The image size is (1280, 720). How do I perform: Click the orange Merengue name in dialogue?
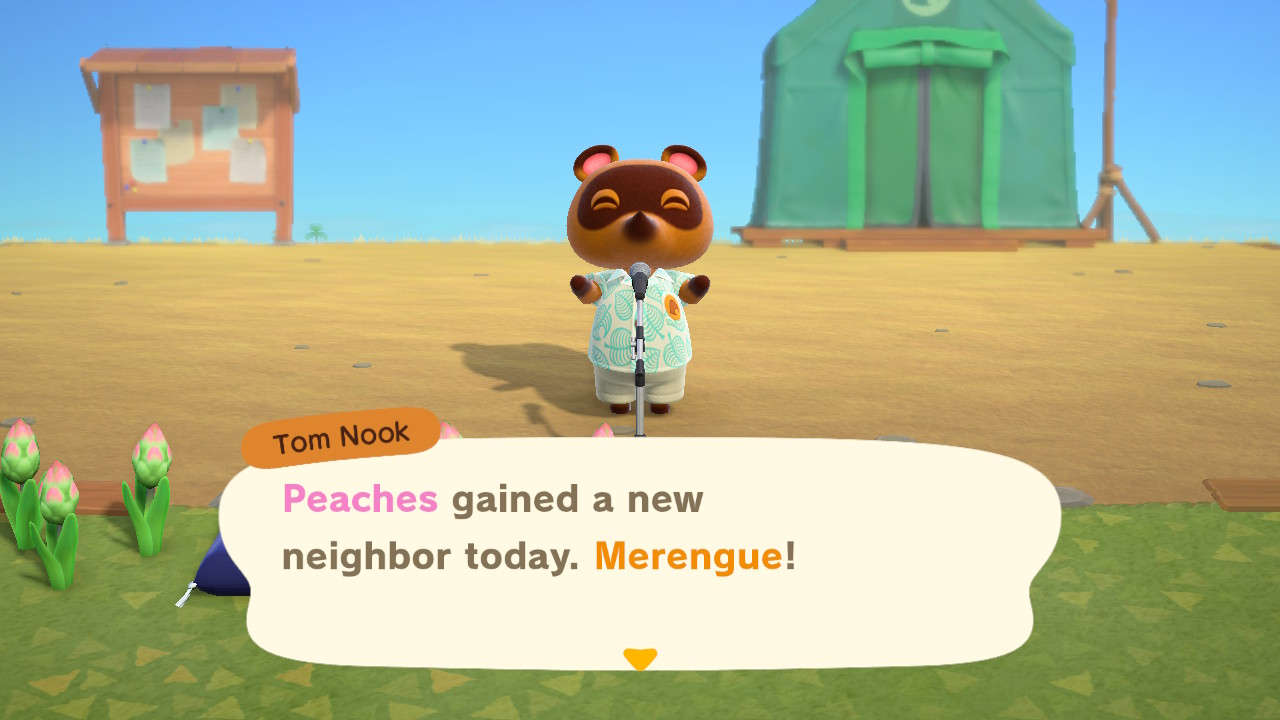click(688, 557)
